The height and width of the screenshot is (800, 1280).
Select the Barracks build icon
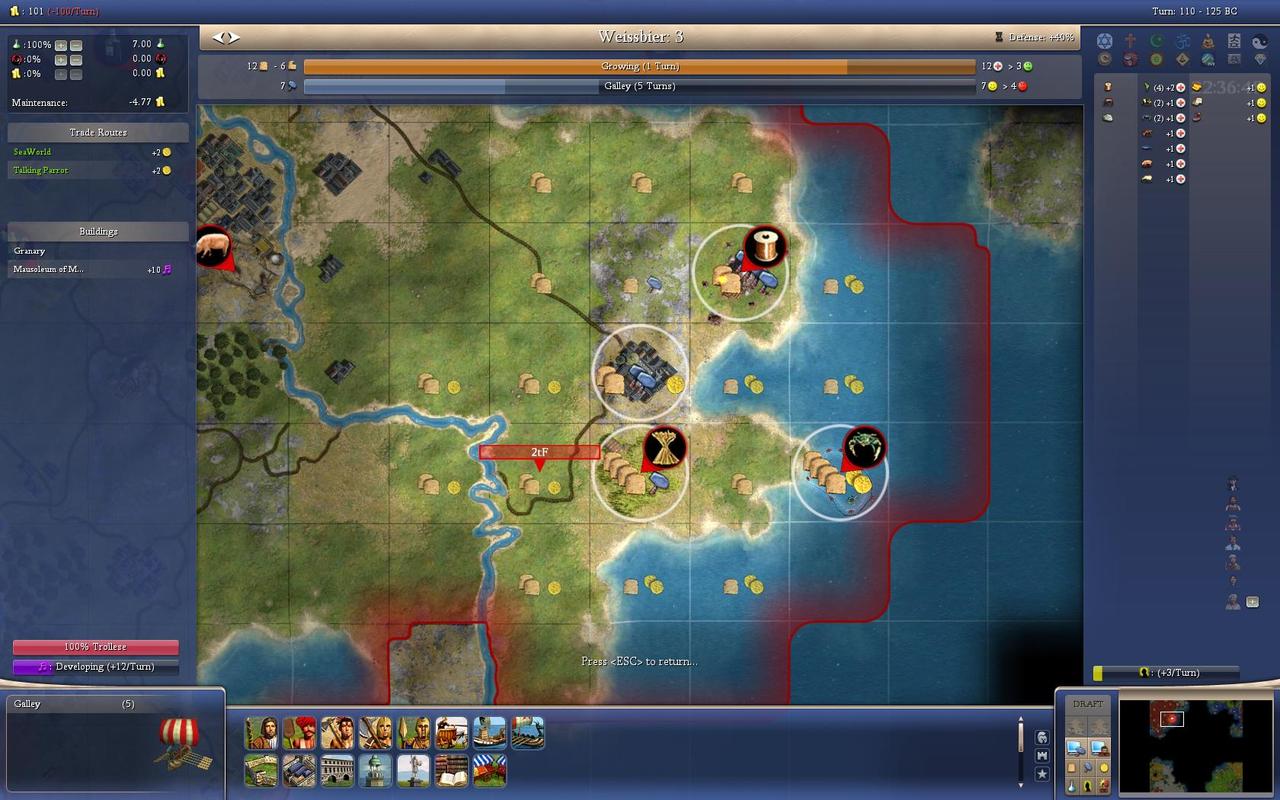299,771
